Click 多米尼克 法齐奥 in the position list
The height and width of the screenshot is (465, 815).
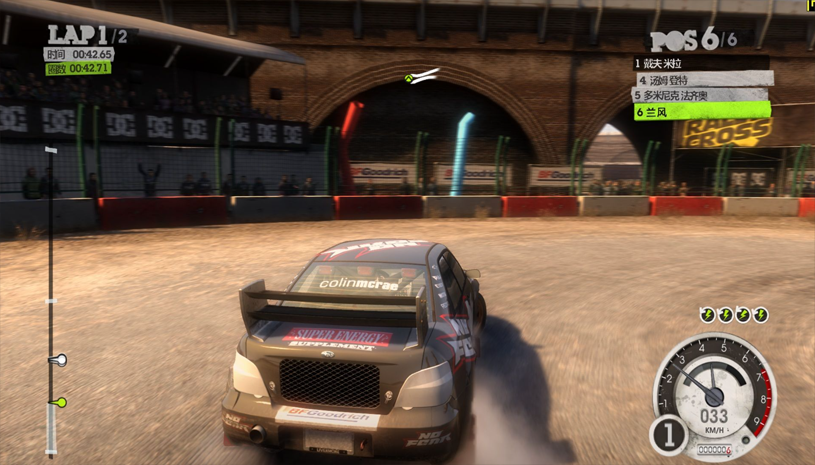700,95
